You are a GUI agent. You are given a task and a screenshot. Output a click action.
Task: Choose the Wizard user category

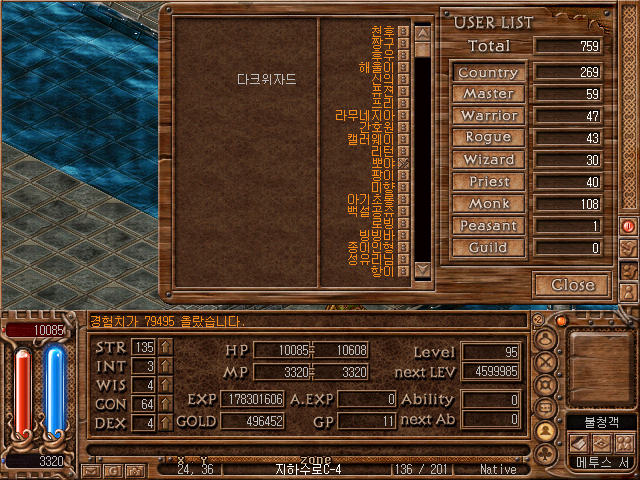click(x=488, y=160)
